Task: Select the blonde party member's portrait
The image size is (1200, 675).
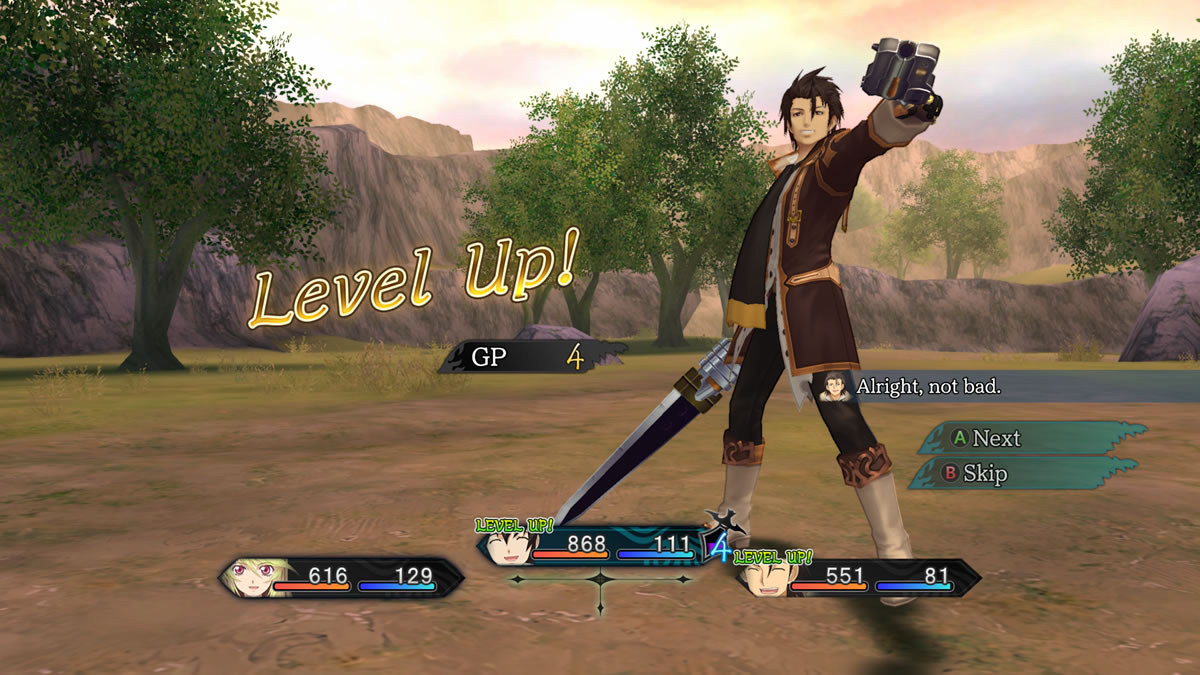Action: click(x=252, y=577)
